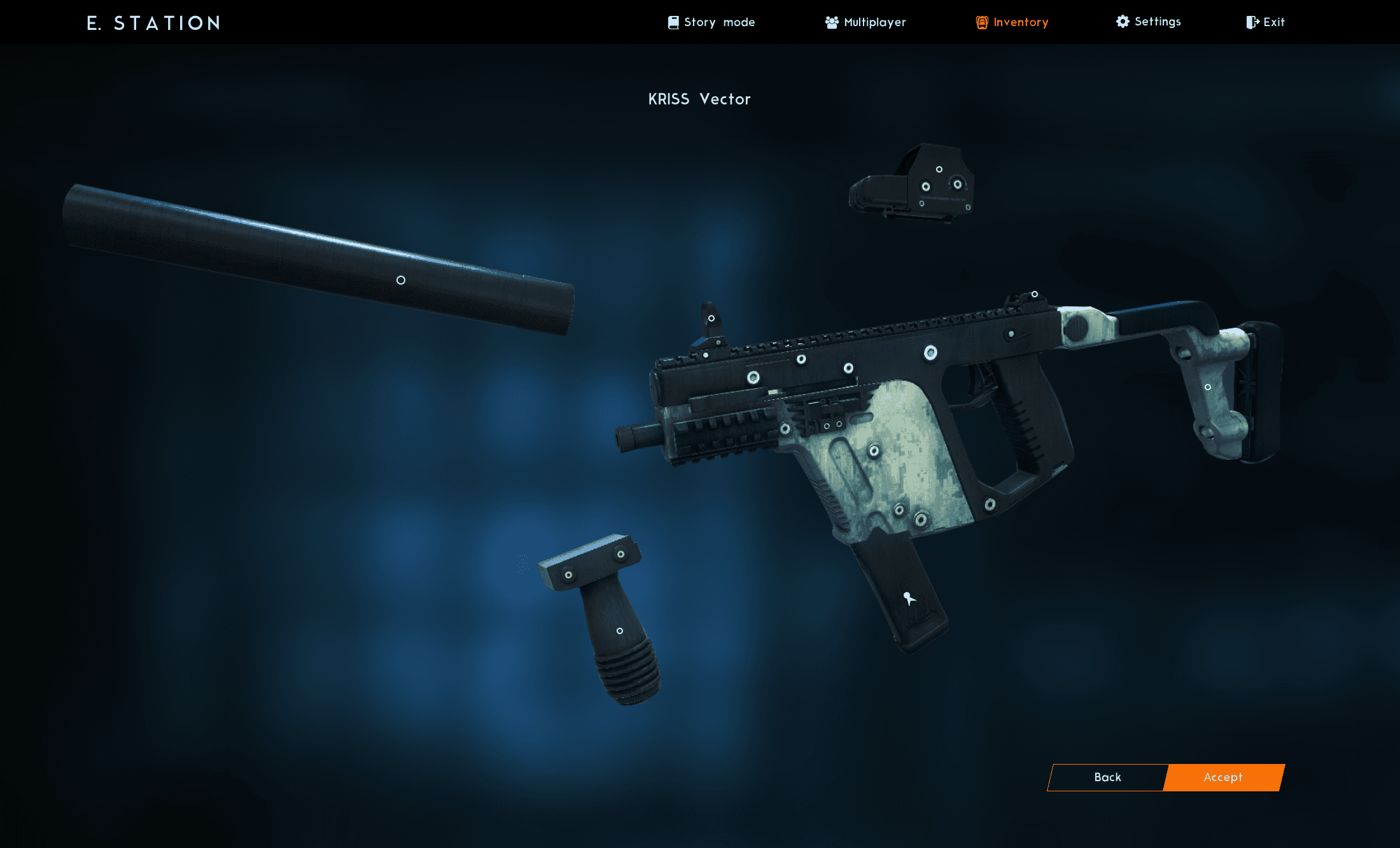Go to the Multiplayer menu
Viewport: 1400px width, 848px height.
[865, 22]
